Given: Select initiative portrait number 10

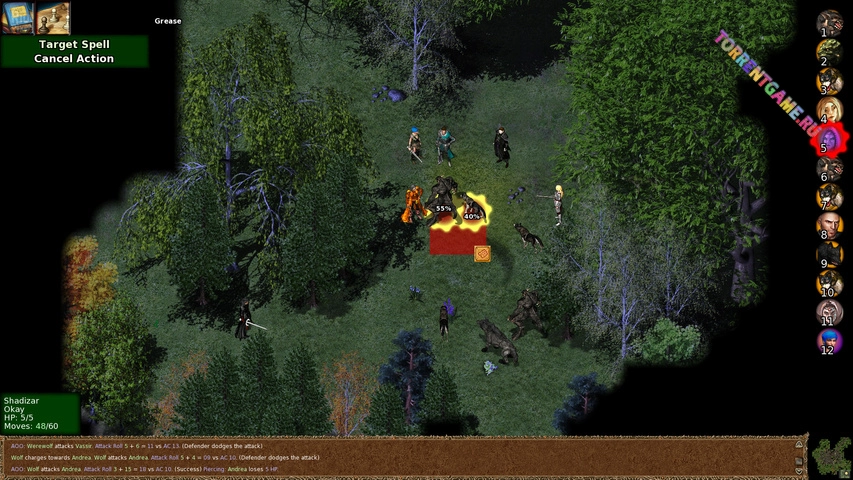Looking at the screenshot, I should coord(829,284).
